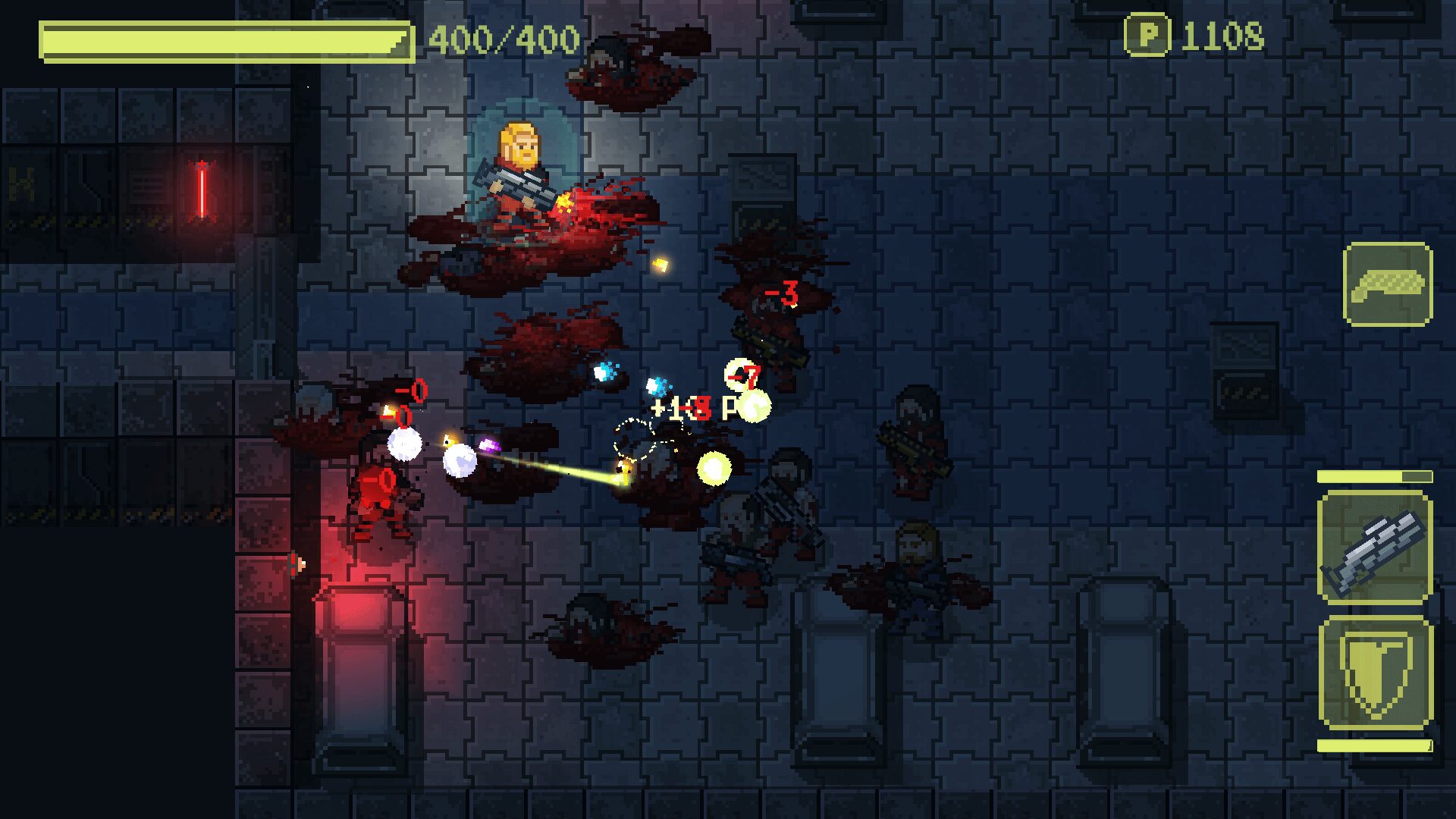Activate the shield ability button
1456x819 pixels.
1375,674
